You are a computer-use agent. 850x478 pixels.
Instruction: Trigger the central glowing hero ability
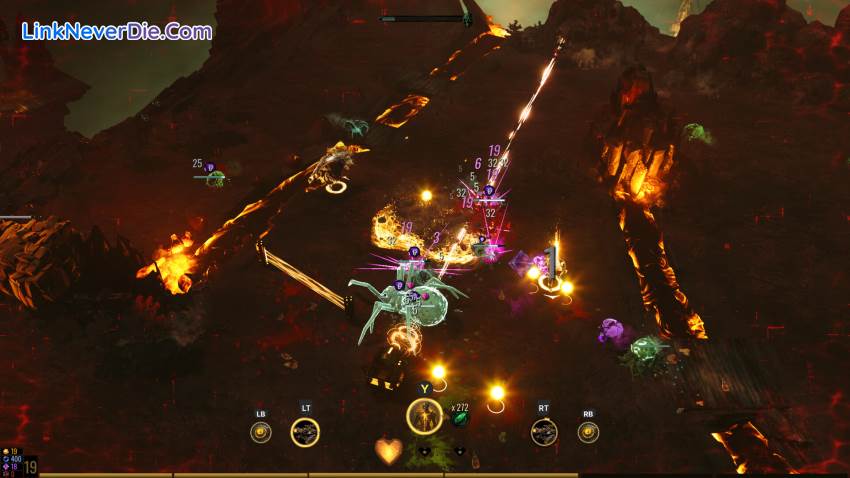424,417
